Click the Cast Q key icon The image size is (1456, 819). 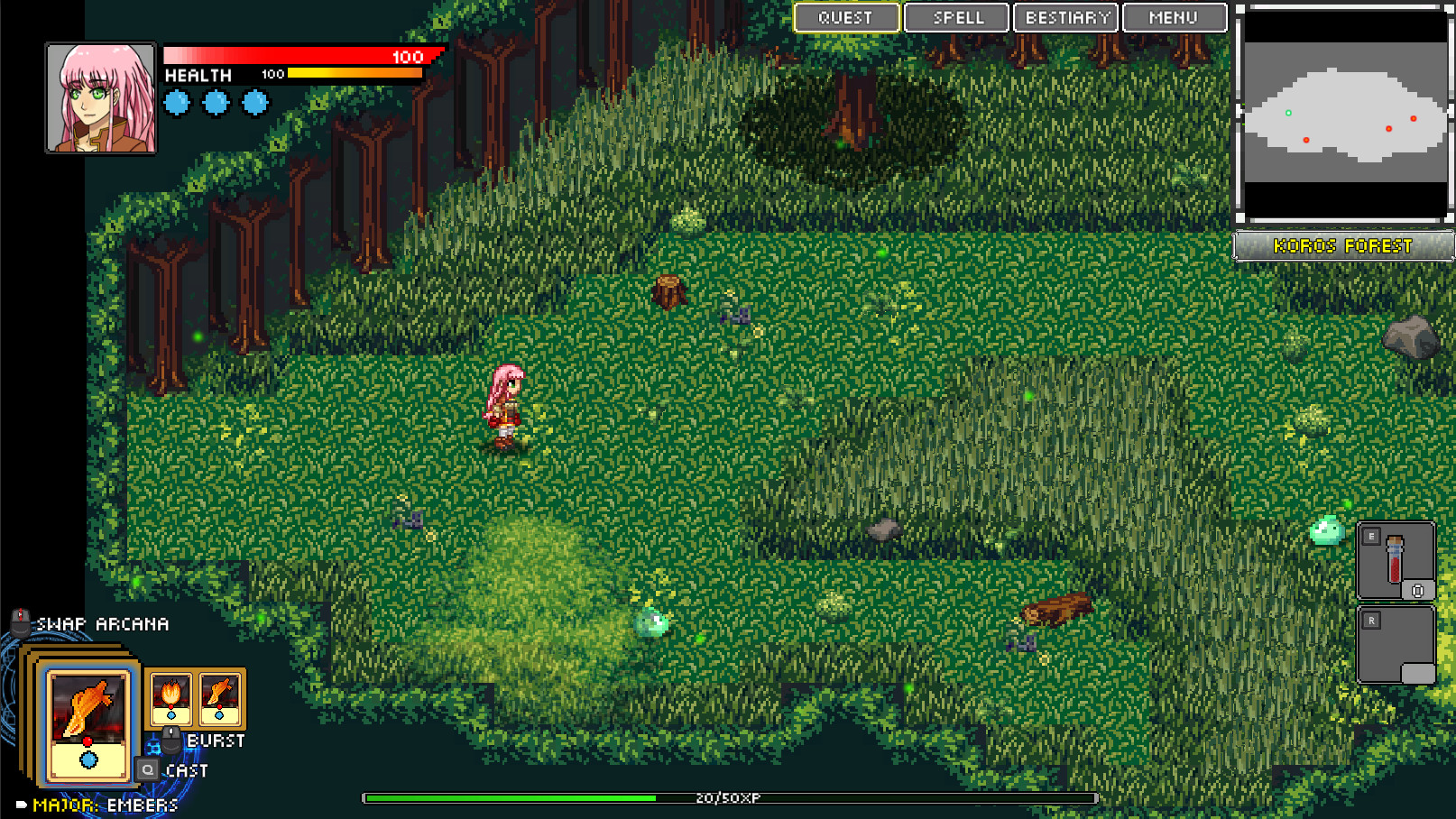point(146,769)
